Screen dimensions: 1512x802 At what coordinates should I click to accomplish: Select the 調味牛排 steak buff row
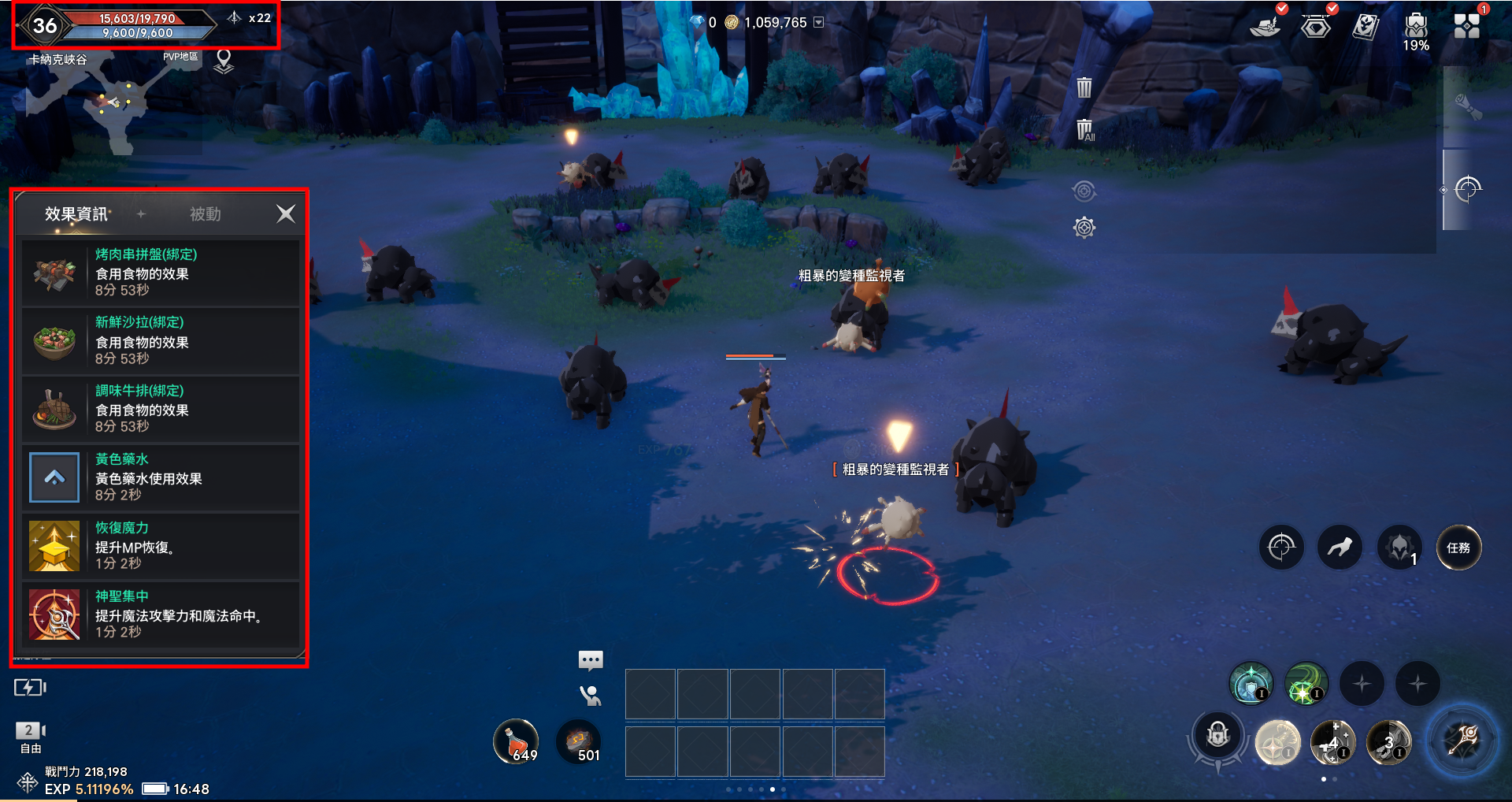point(161,409)
